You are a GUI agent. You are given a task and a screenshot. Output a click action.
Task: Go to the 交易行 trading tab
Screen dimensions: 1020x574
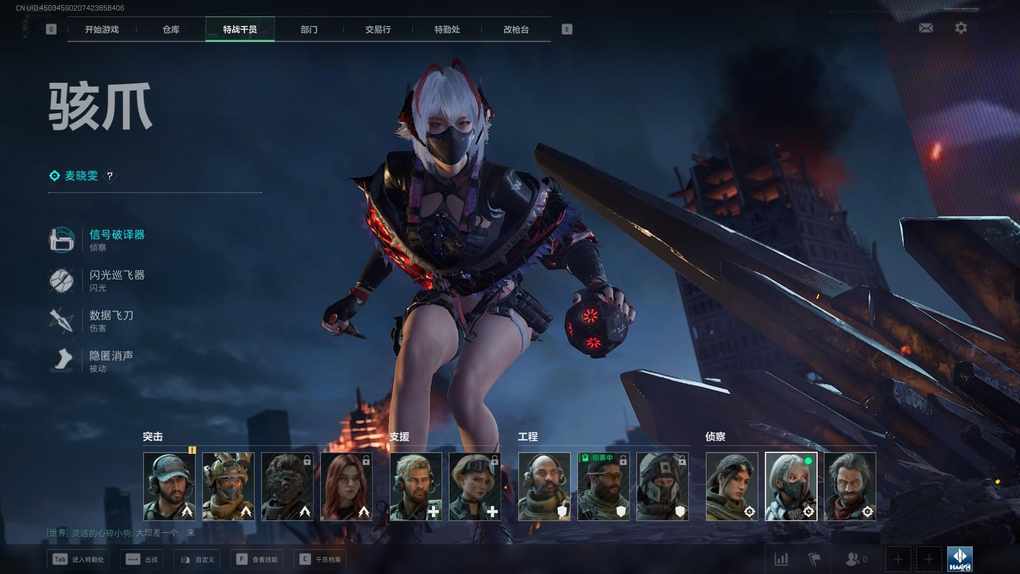pyautogui.click(x=379, y=30)
